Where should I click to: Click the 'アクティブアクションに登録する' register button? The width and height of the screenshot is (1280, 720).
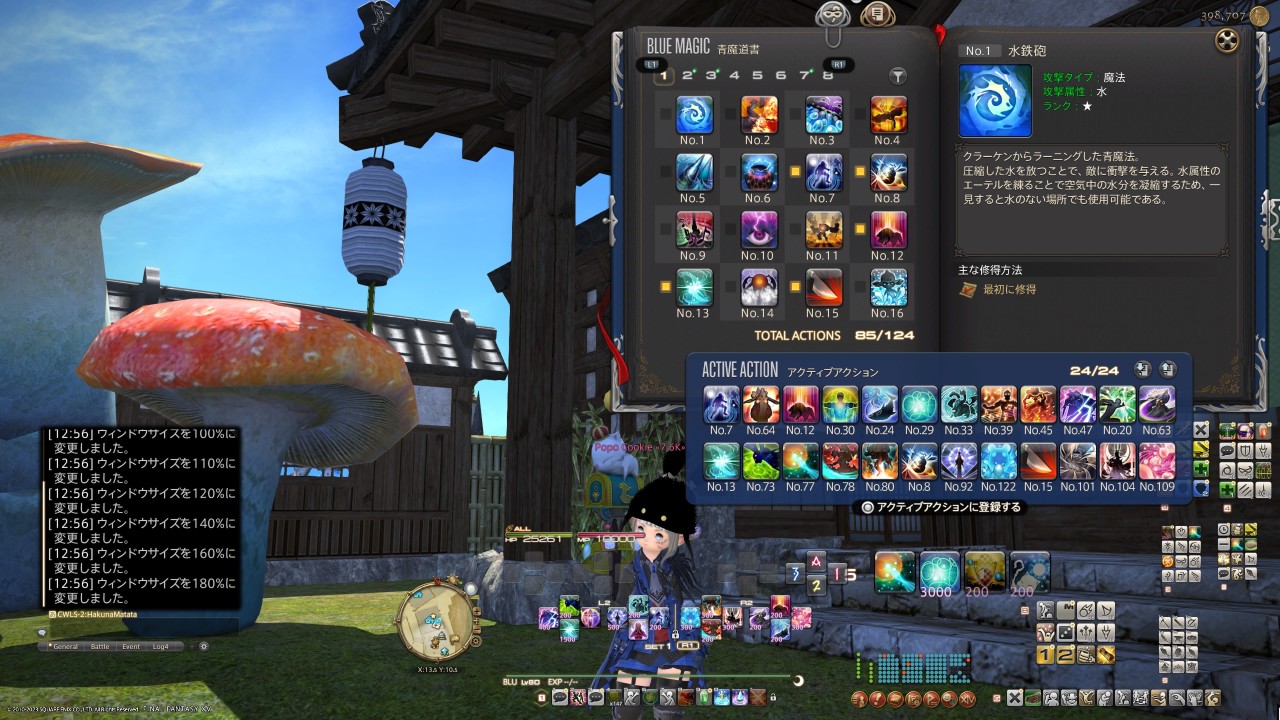[940, 507]
